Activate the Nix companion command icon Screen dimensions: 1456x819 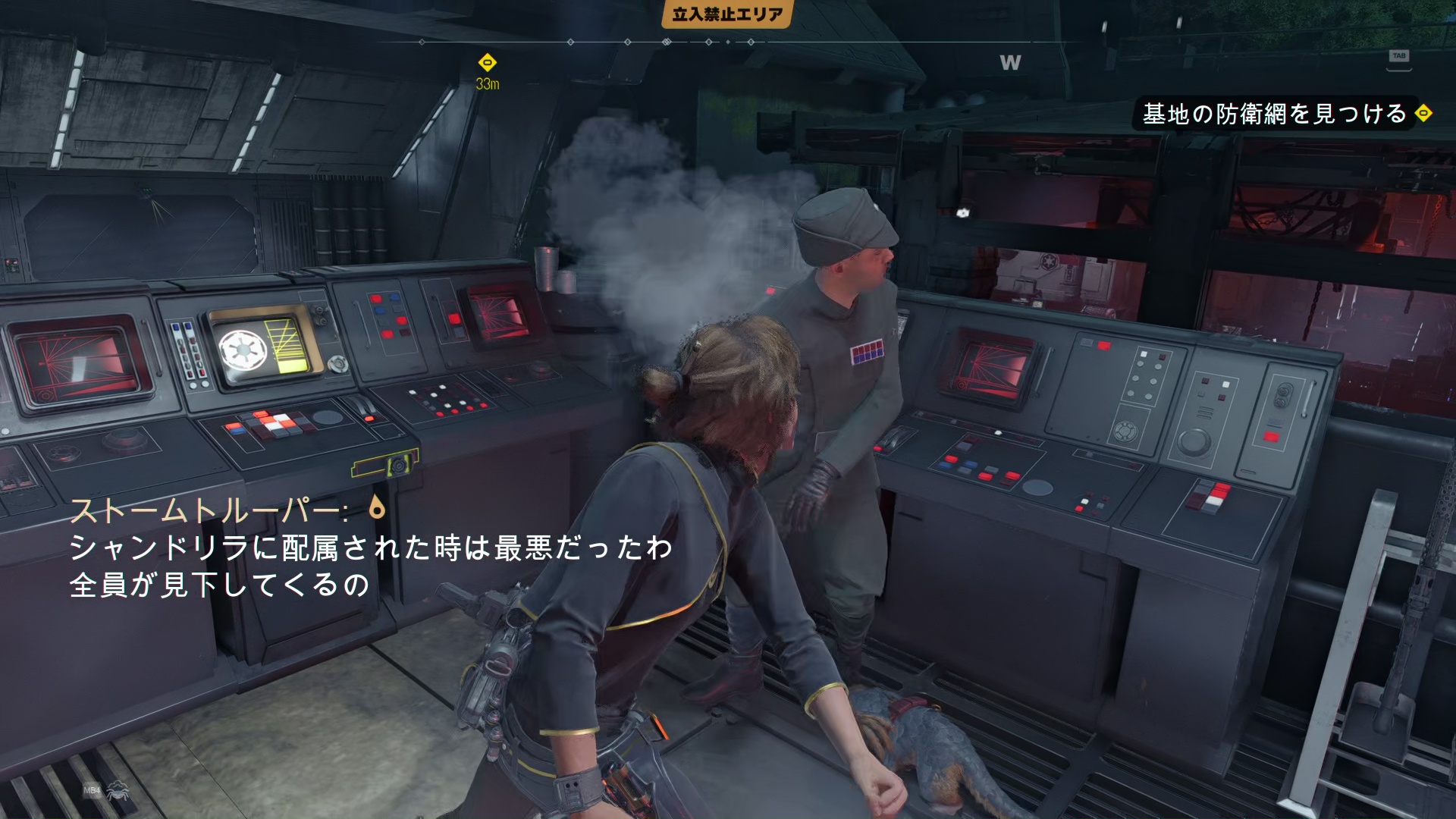click(x=118, y=792)
